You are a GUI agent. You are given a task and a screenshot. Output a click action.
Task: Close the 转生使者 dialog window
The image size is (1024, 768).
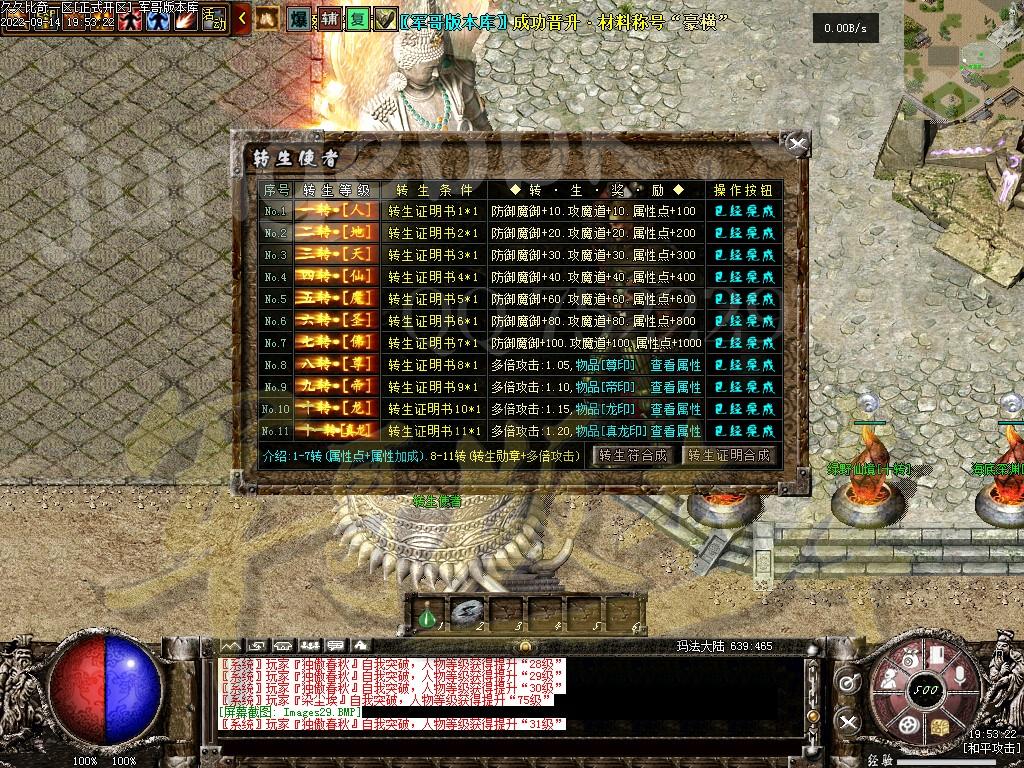click(797, 145)
